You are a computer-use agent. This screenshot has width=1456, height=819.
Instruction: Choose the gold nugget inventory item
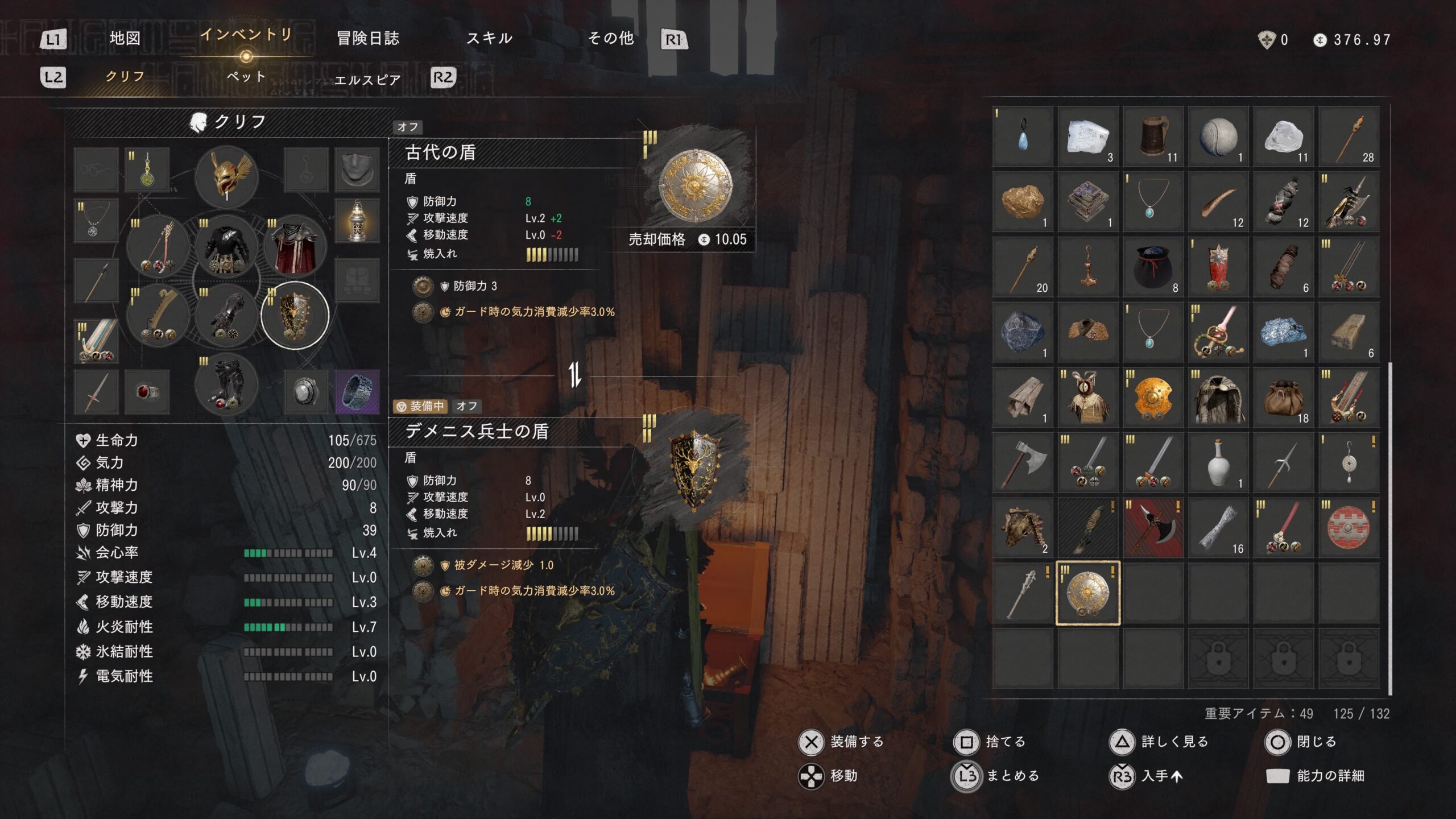(1023, 201)
